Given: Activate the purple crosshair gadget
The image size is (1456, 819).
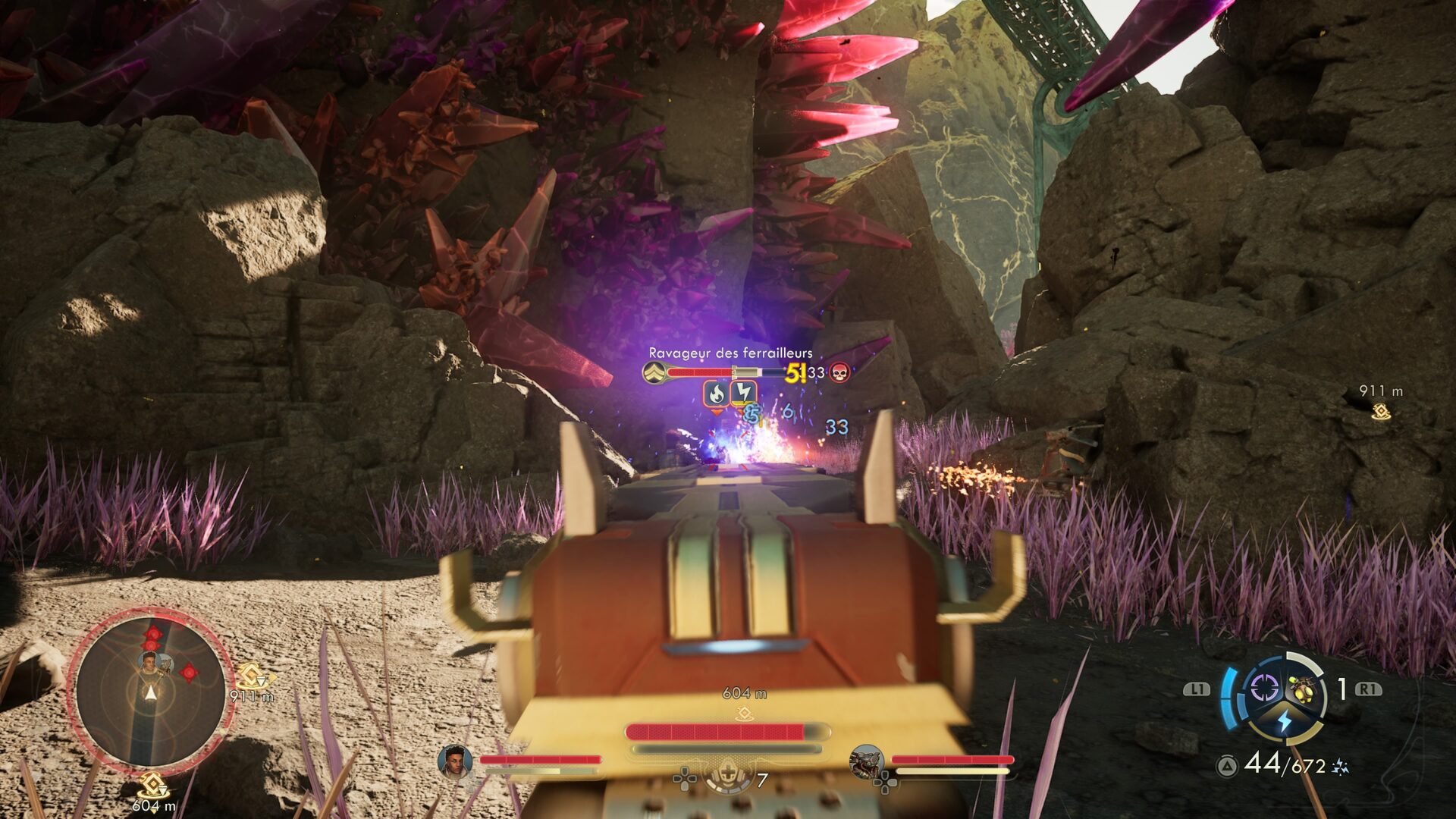Looking at the screenshot, I should pyautogui.click(x=1263, y=689).
